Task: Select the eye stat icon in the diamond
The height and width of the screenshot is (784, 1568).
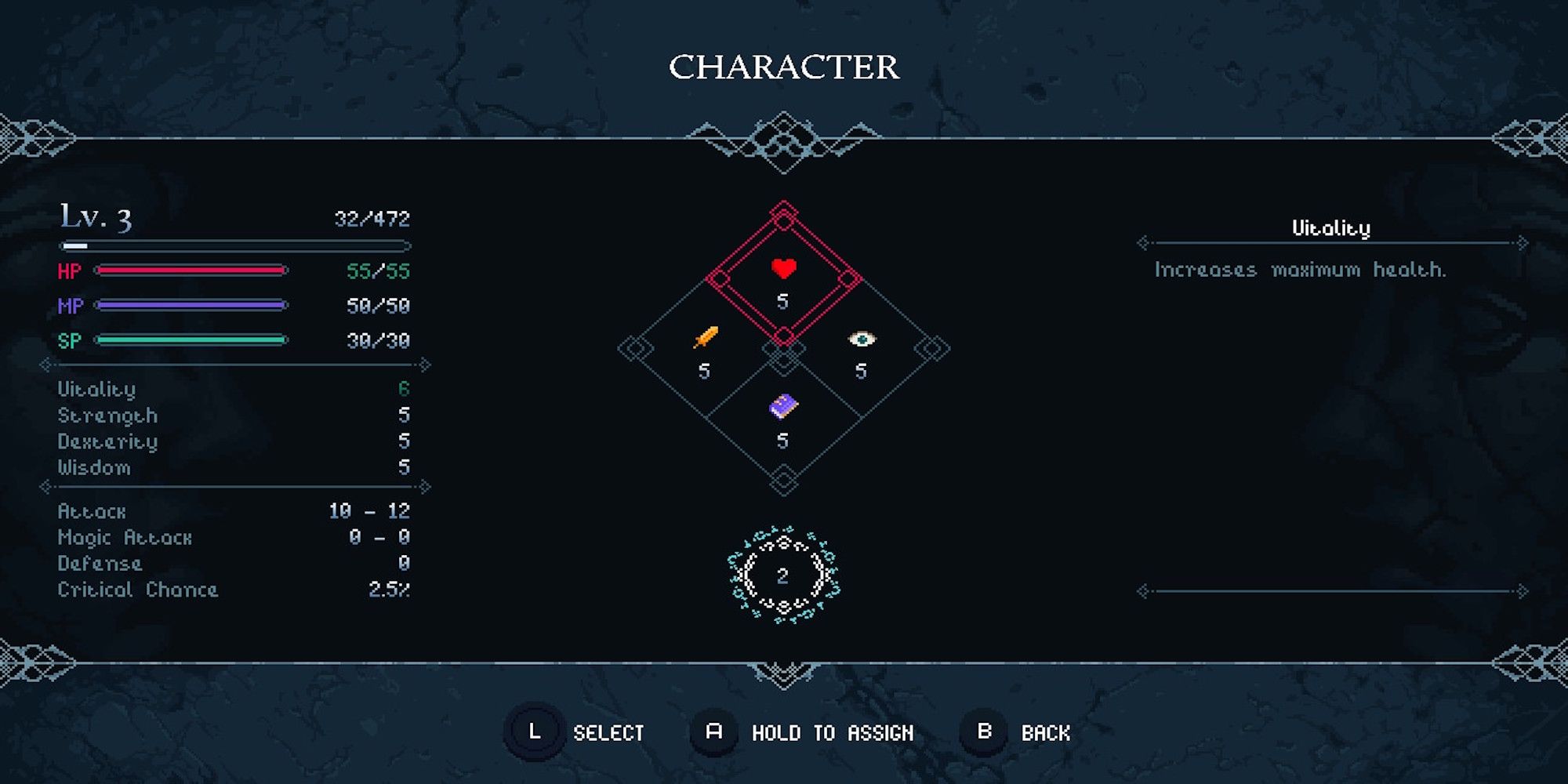Action: tap(860, 337)
